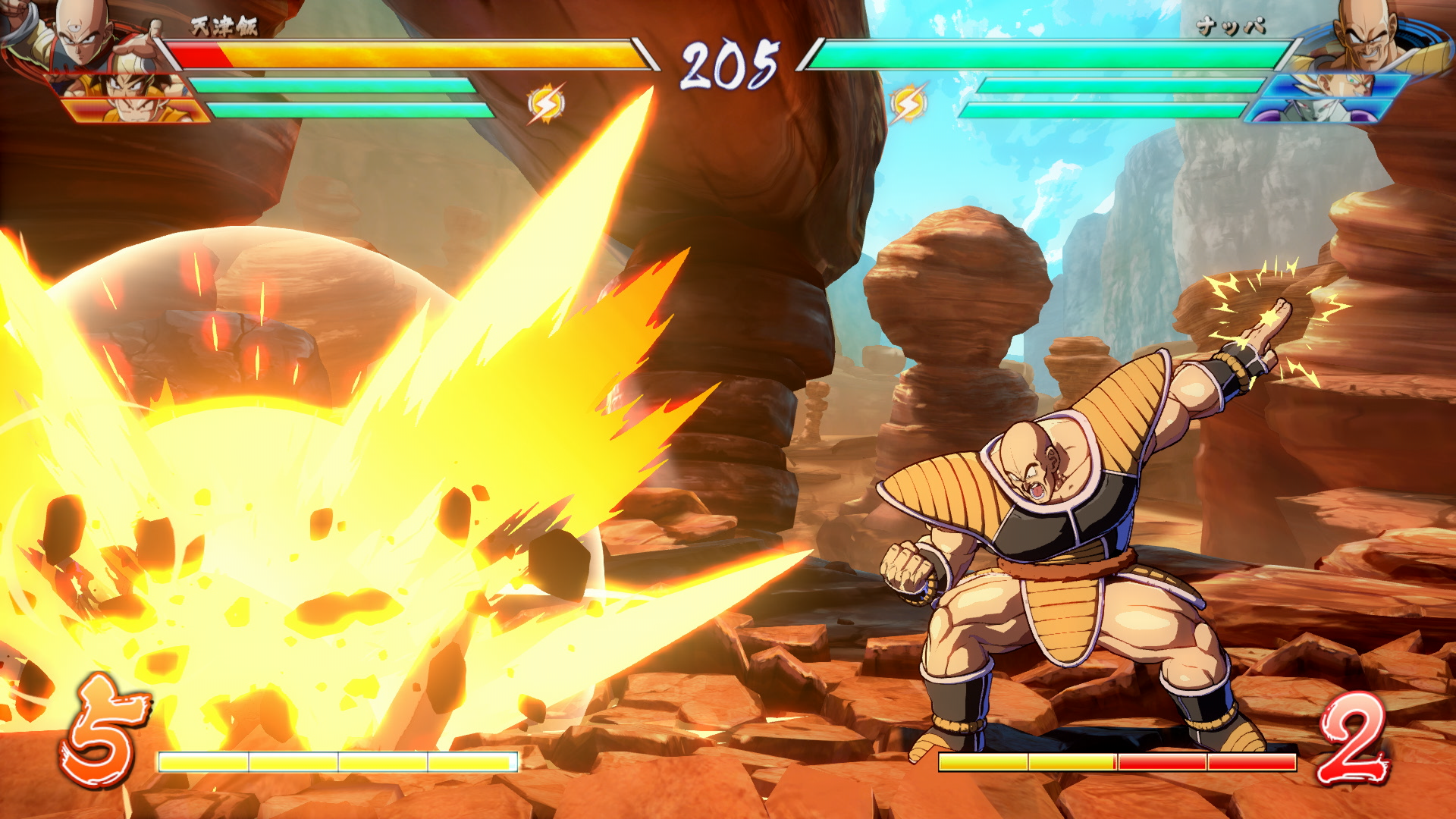
Task: Activate Tien team's Sparking lightning icon
Action: click(x=546, y=104)
